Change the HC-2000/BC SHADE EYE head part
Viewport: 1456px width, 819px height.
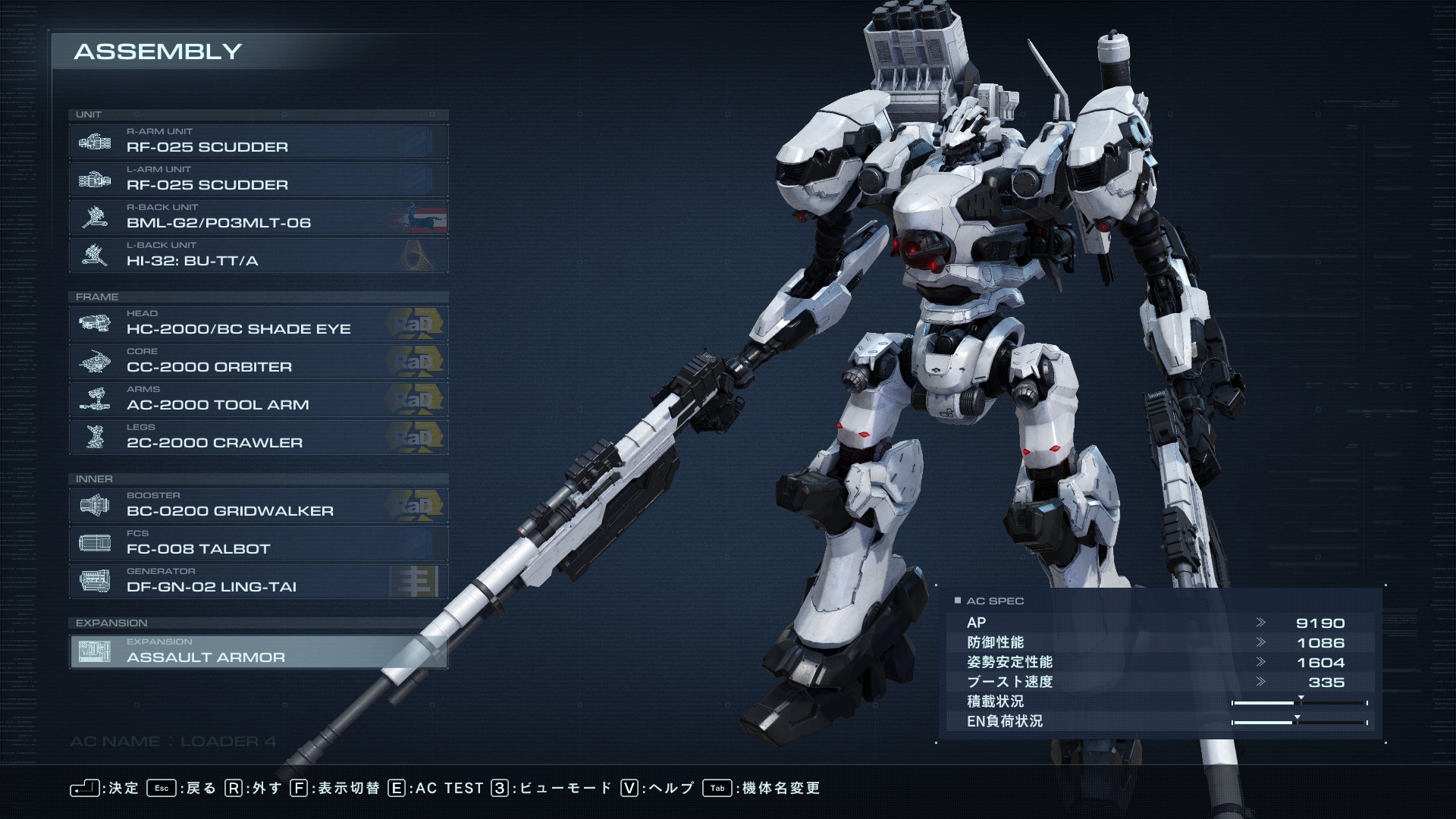[258, 323]
